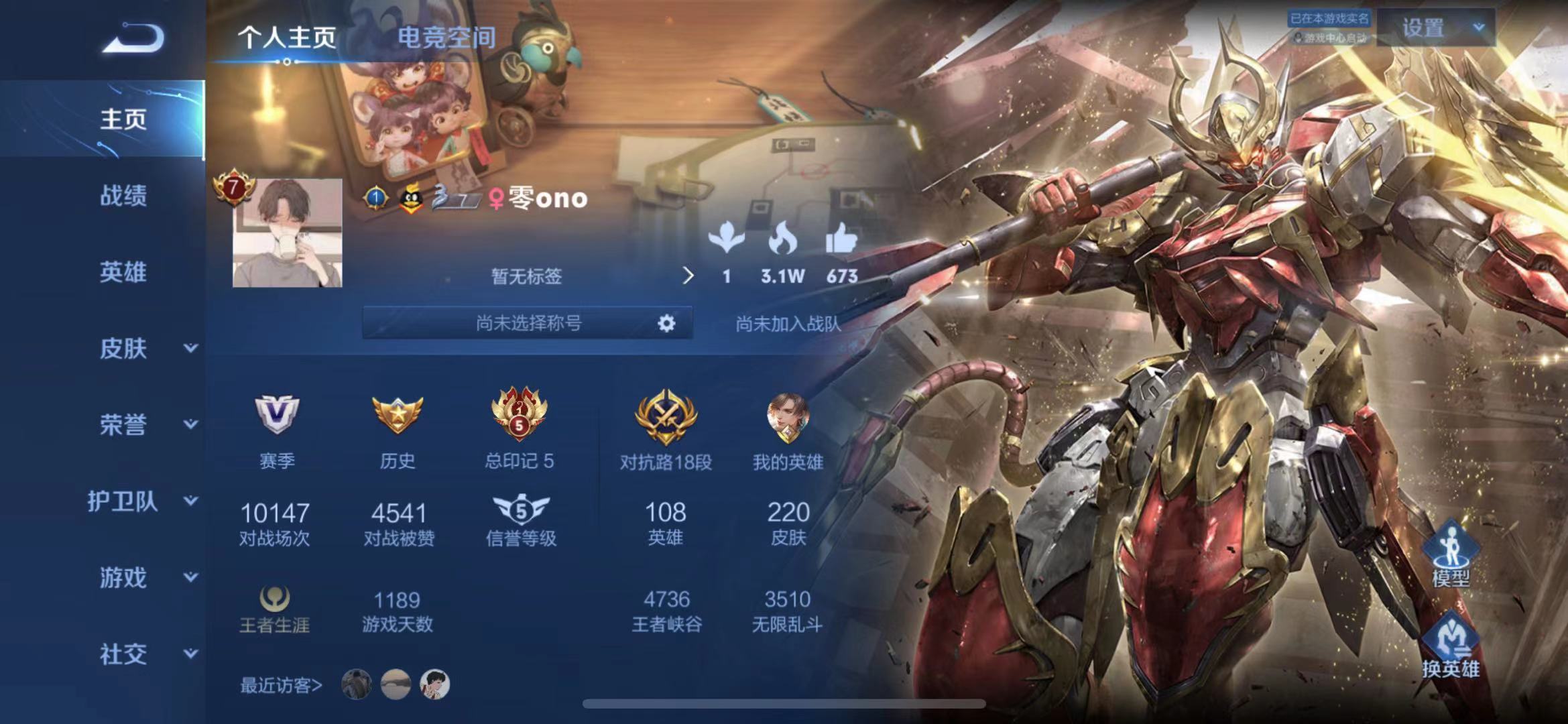This screenshot has width=1568, height=724.
Task: Open the 最近访客 visitors list
Action: [x=281, y=685]
